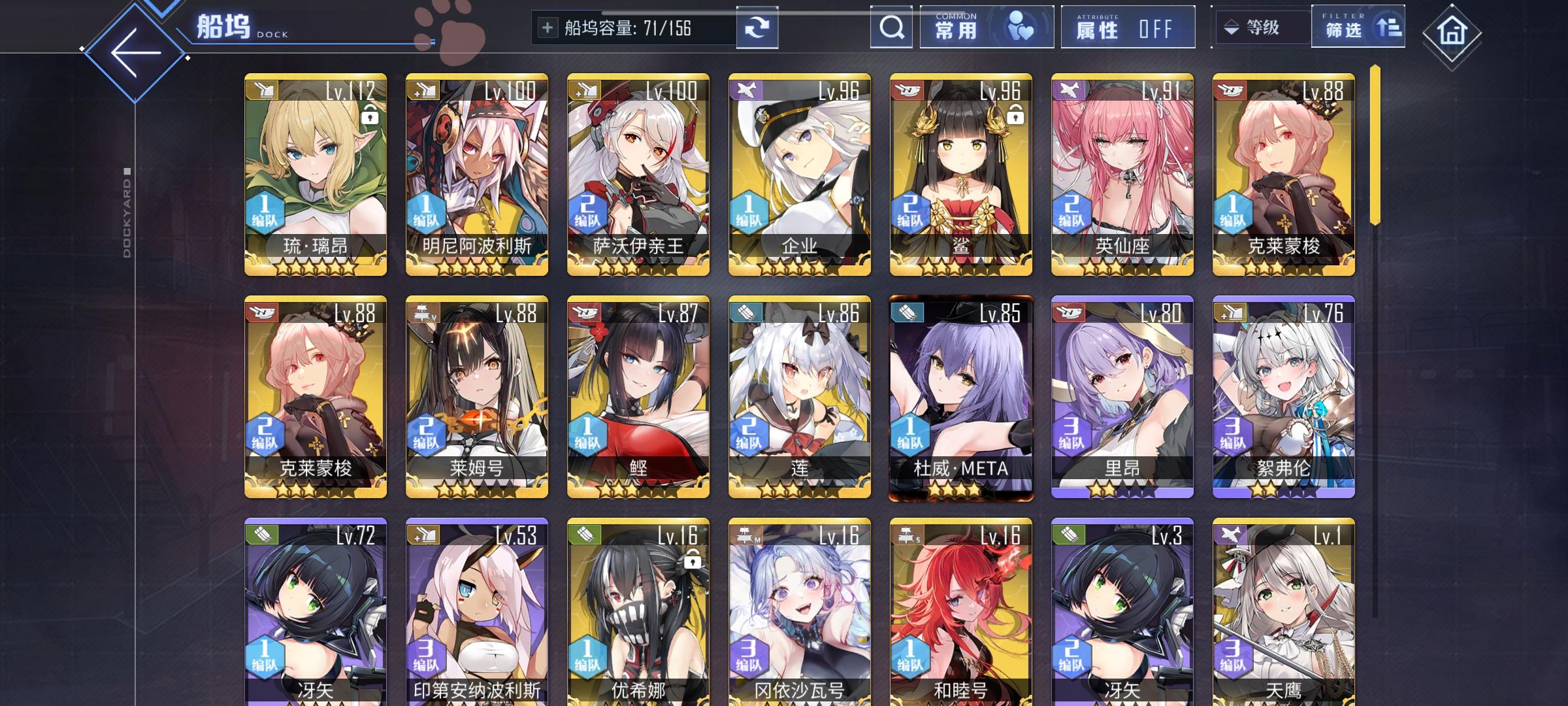Click the refresh icon beside dock capacity
The height and width of the screenshot is (706, 1568).
[x=758, y=27]
